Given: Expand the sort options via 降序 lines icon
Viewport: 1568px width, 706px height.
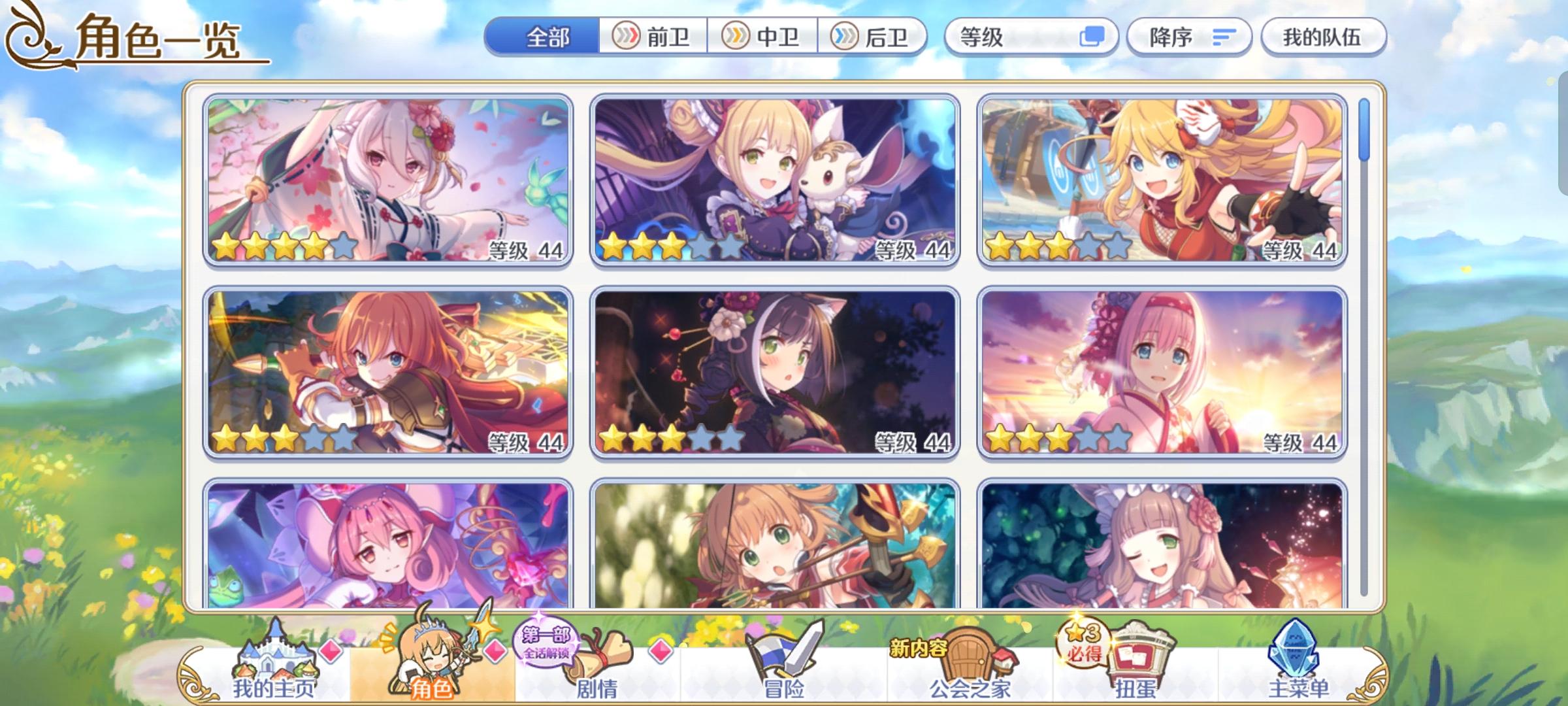Looking at the screenshot, I should (x=1225, y=37).
